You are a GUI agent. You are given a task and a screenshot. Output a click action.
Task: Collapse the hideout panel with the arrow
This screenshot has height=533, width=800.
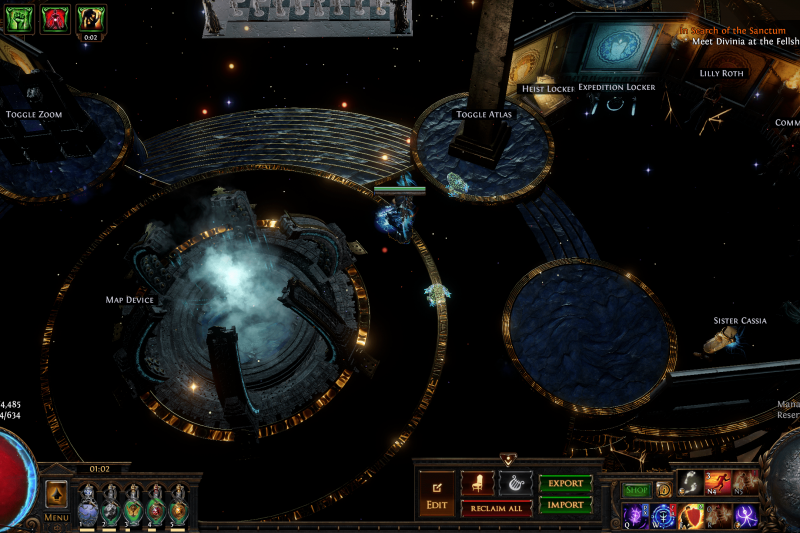[507, 460]
